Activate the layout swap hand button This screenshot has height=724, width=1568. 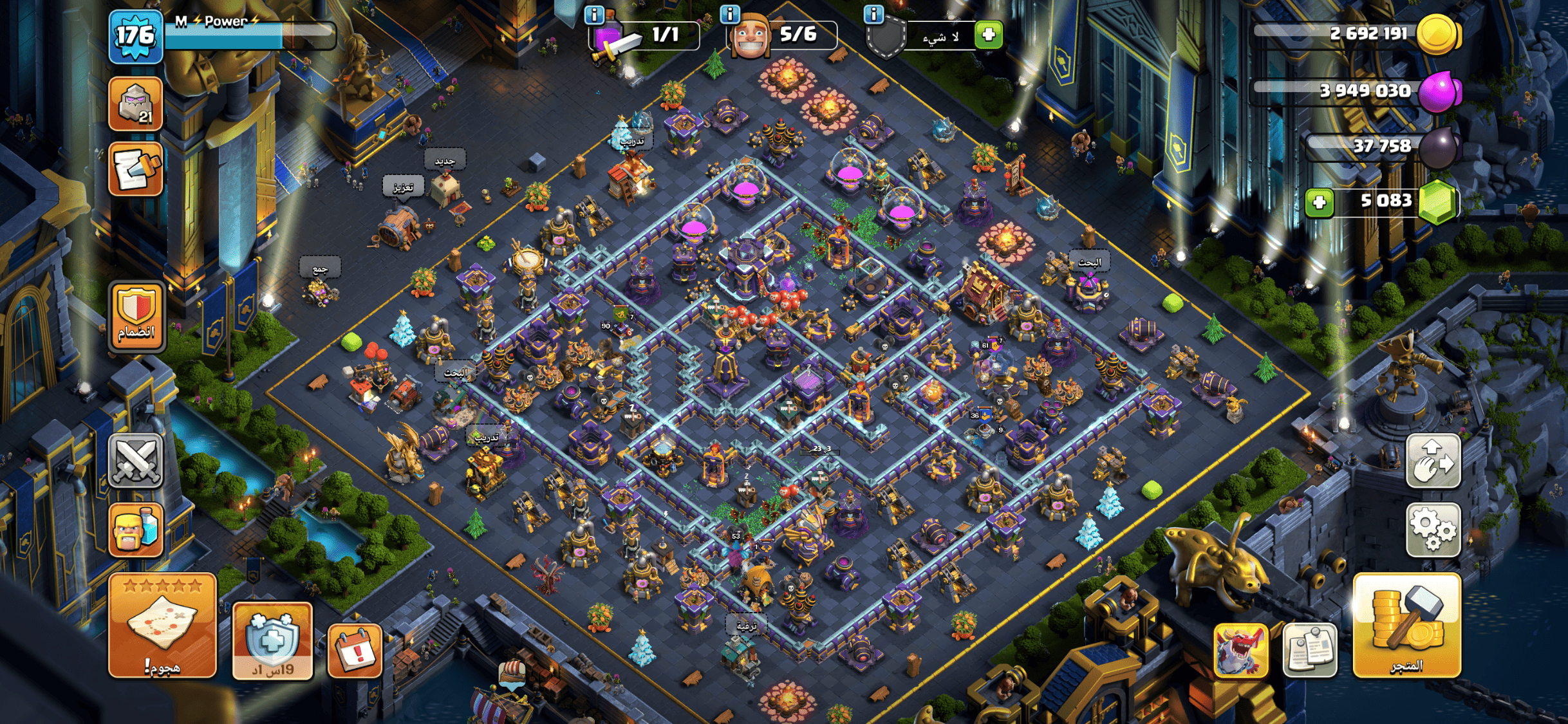point(1433,461)
